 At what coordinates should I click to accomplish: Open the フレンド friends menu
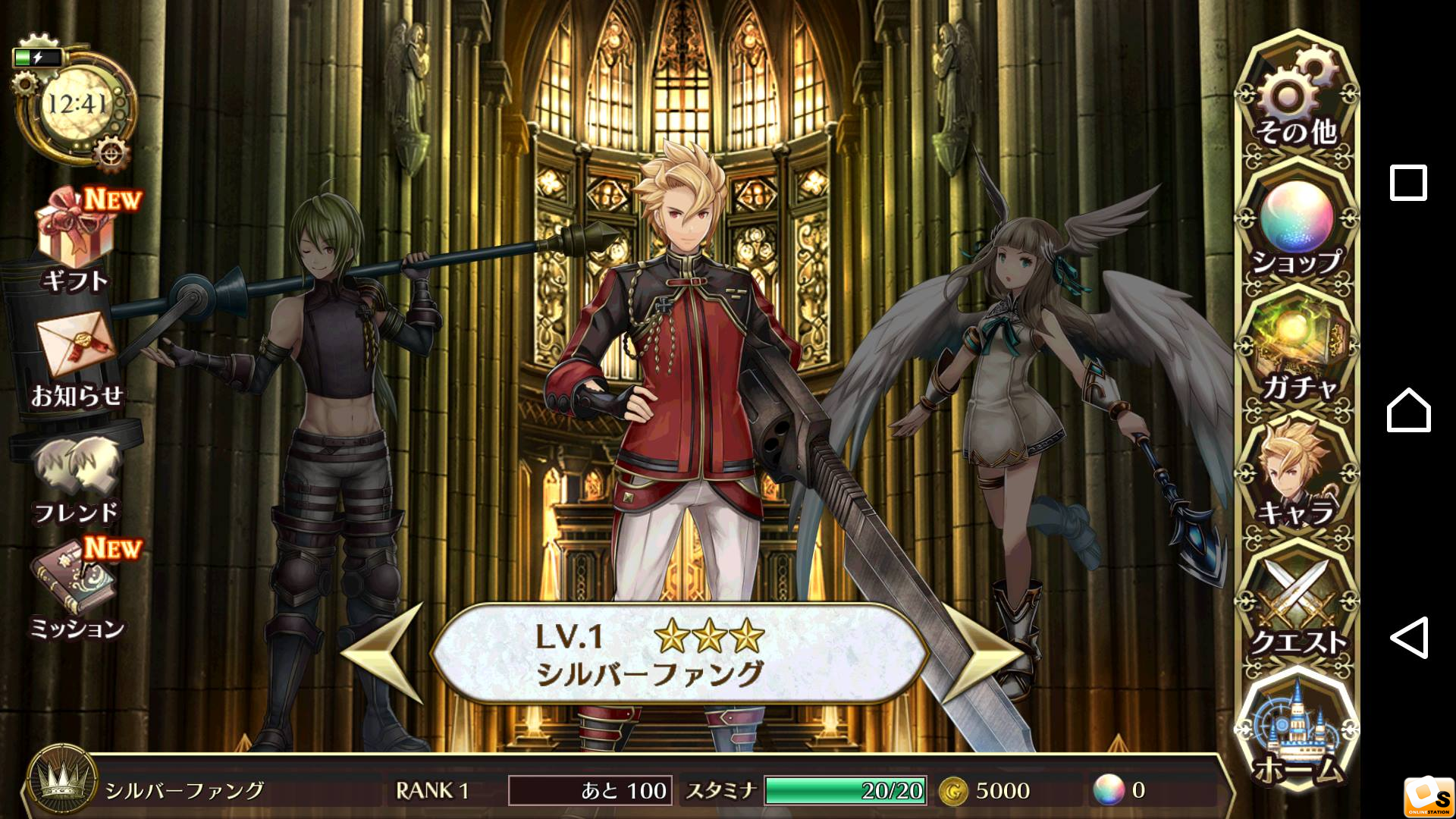coord(76,478)
